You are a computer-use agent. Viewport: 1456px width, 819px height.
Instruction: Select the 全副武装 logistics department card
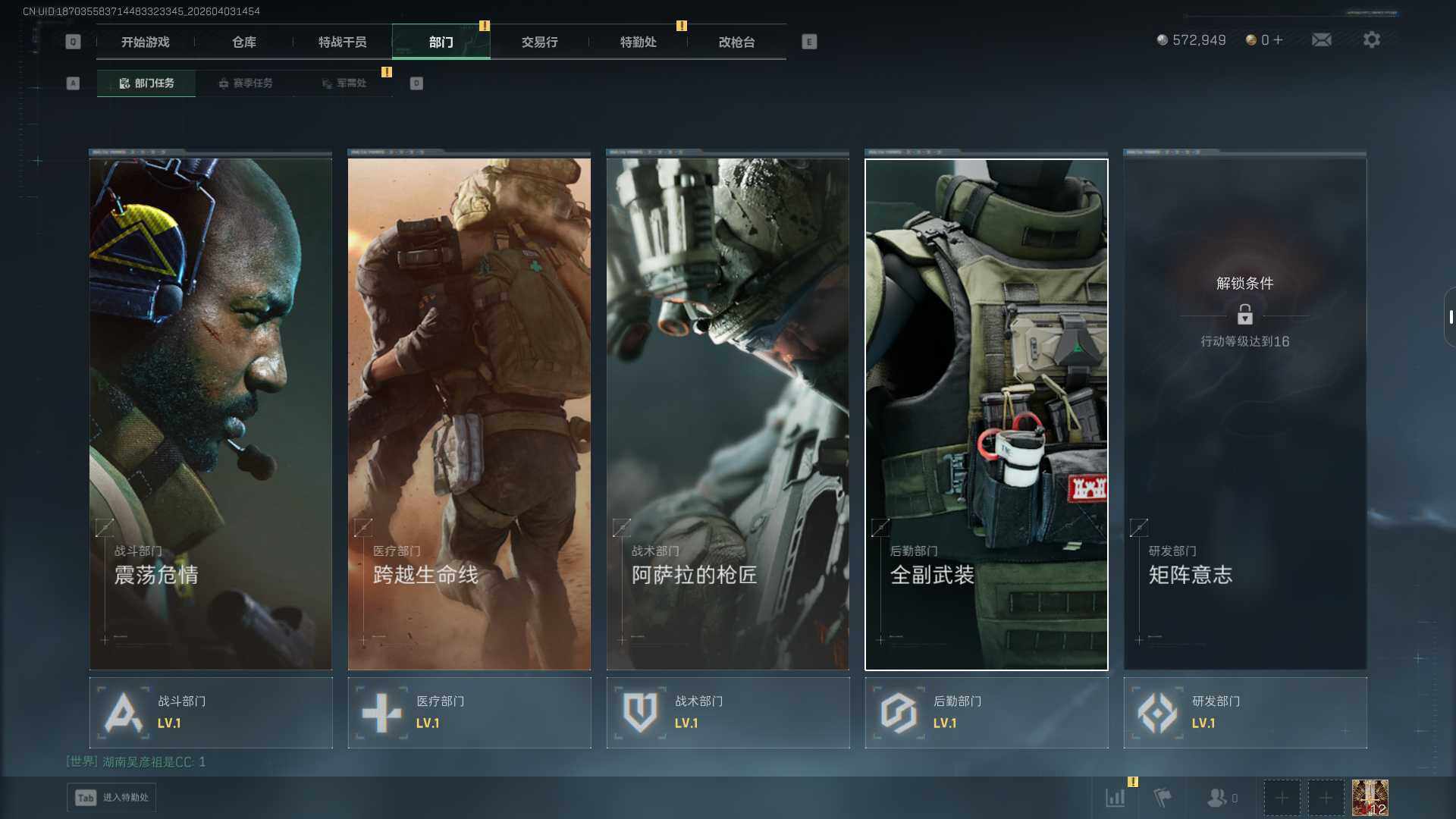point(987,413)
